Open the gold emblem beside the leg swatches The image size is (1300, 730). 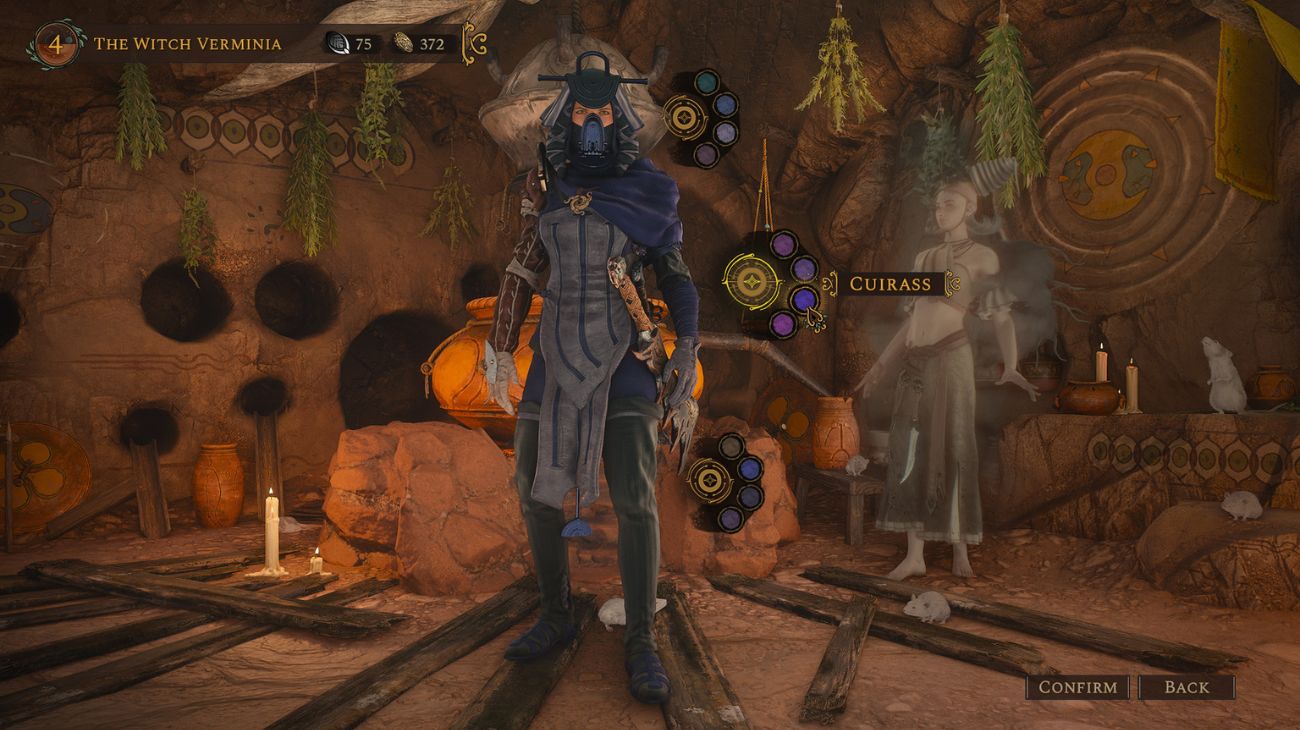tap(710, 482)
